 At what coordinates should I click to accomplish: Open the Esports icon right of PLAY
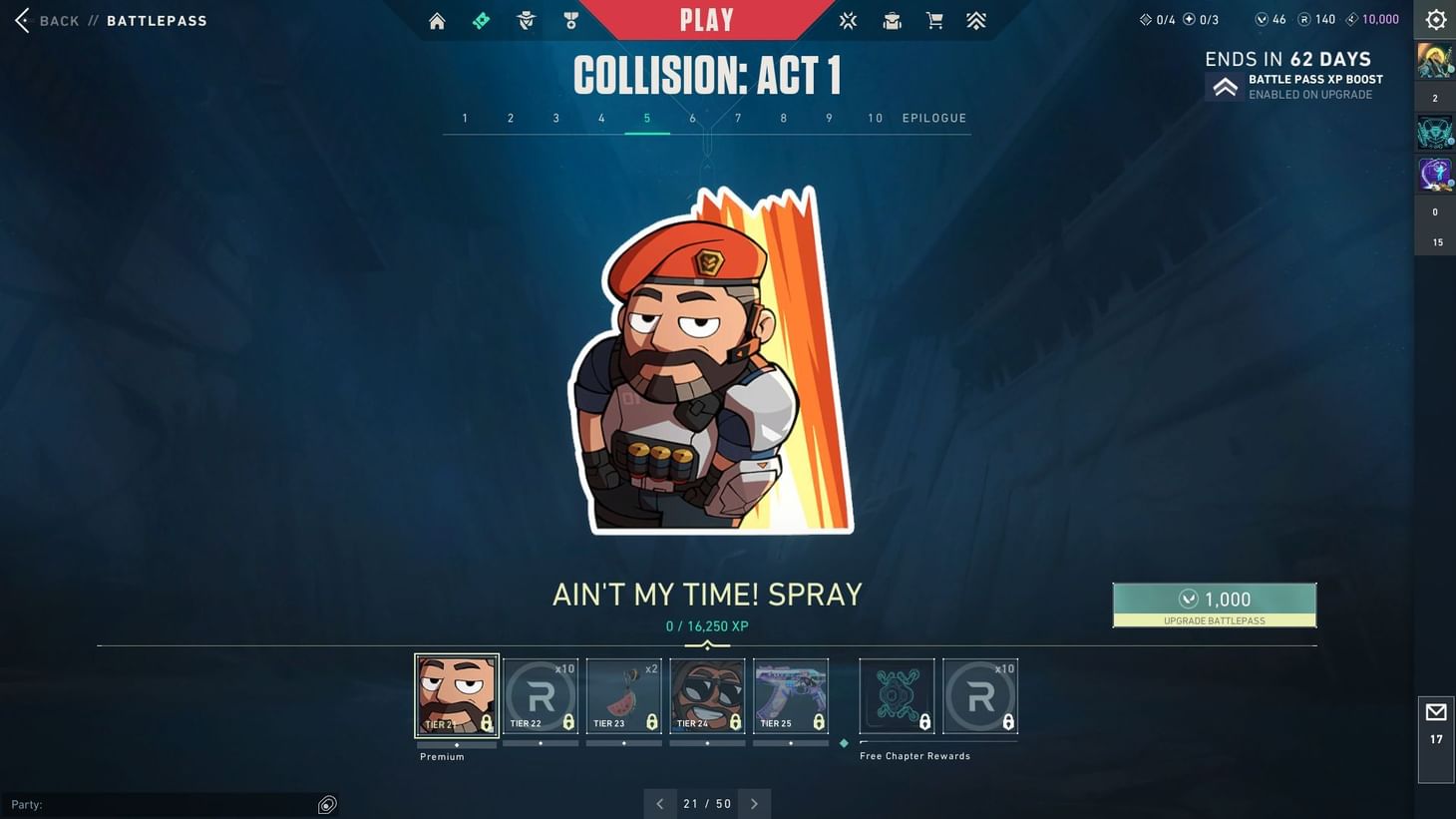coord(848,20)
